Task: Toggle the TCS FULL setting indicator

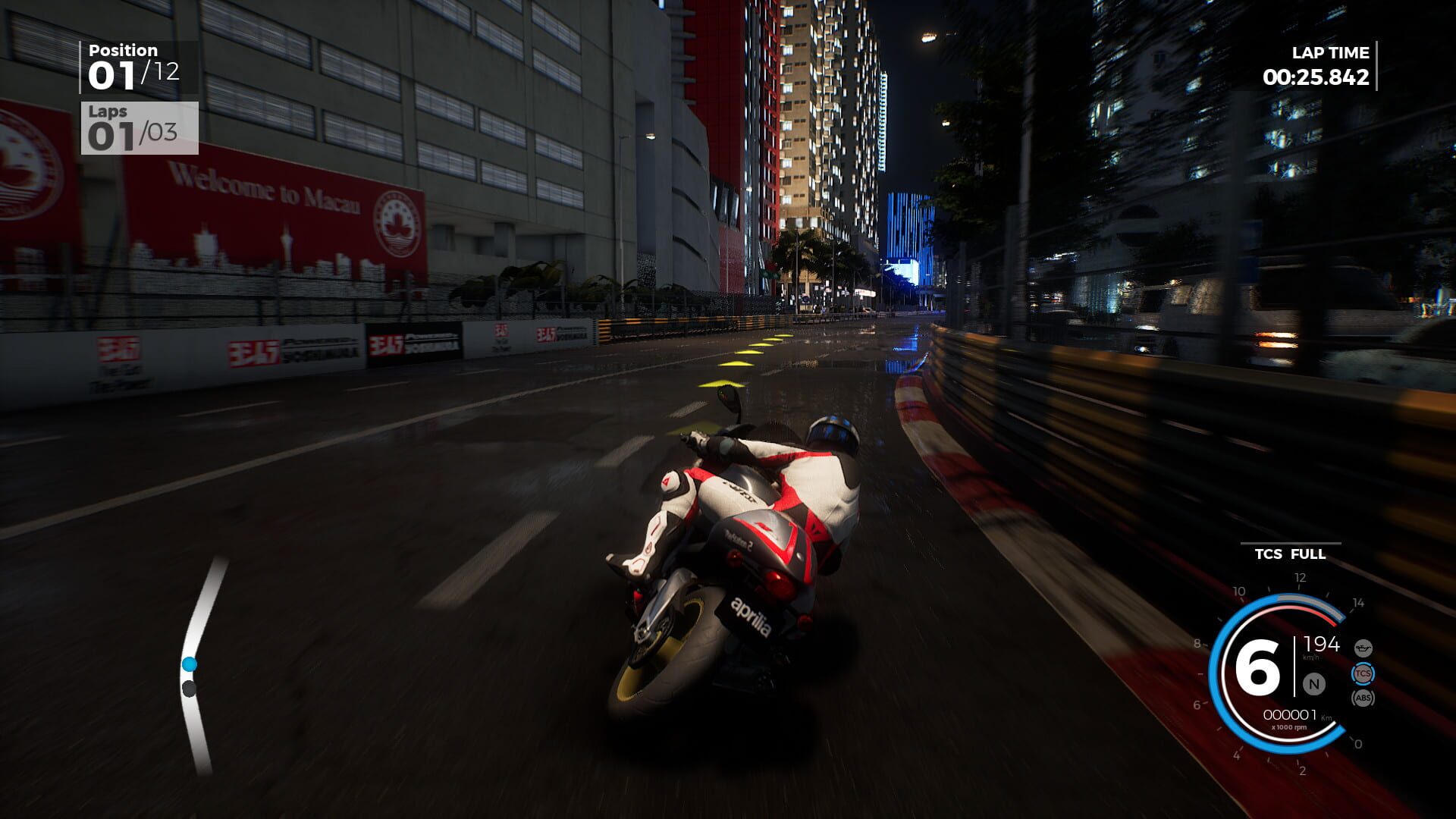Action: click(1289, 554)
